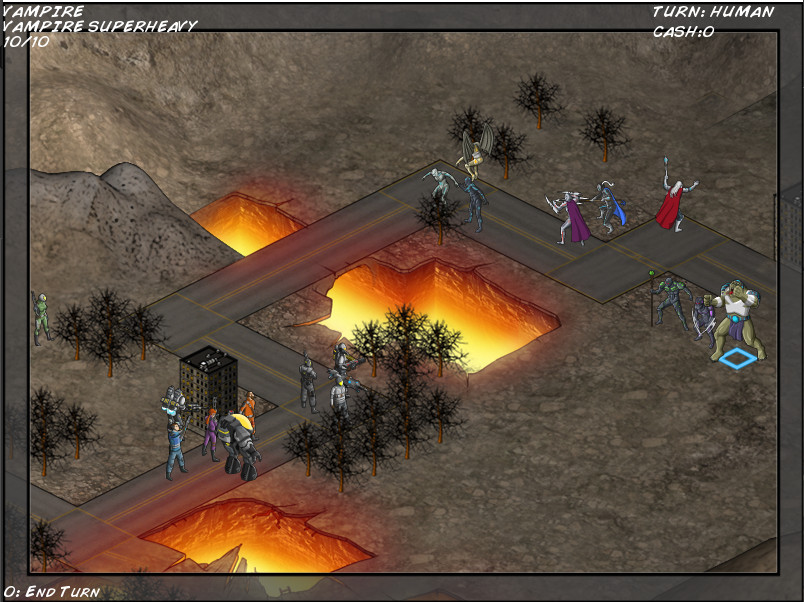Select the vampire superheavy on the blue diamond marker
This screenshot has height=602, width=804.
pyautogui.click(x=740, y=318)
